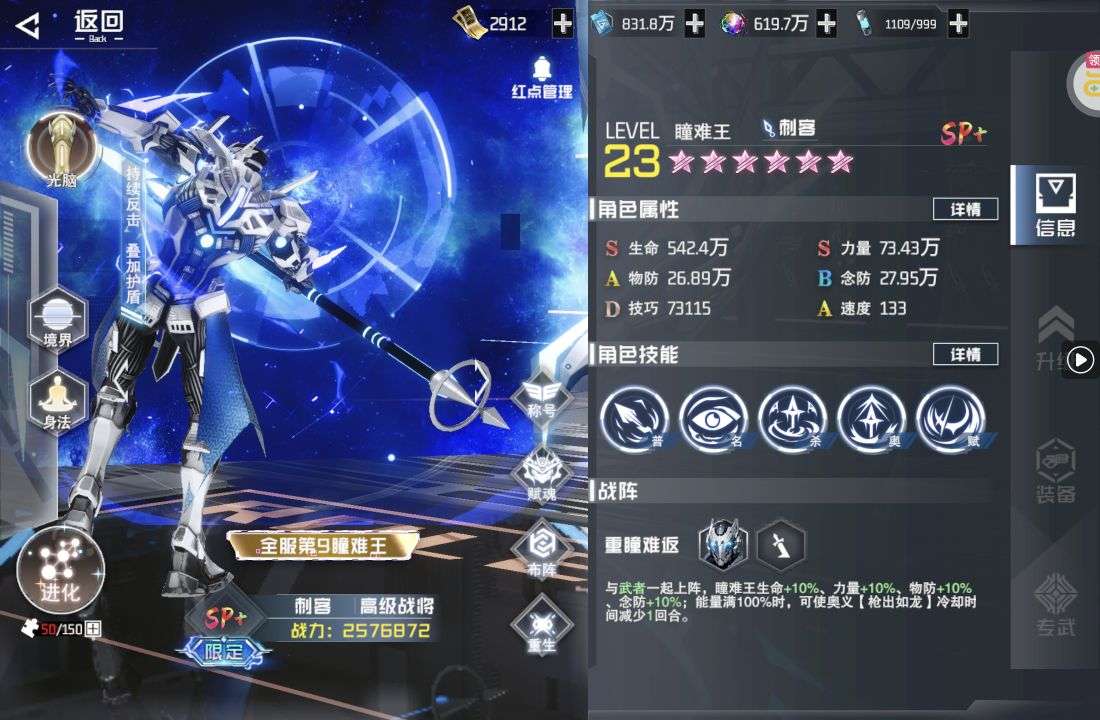1100x720 pixels.
Task: Click the side play arrow overlay button
Action: click(1081, 360)
